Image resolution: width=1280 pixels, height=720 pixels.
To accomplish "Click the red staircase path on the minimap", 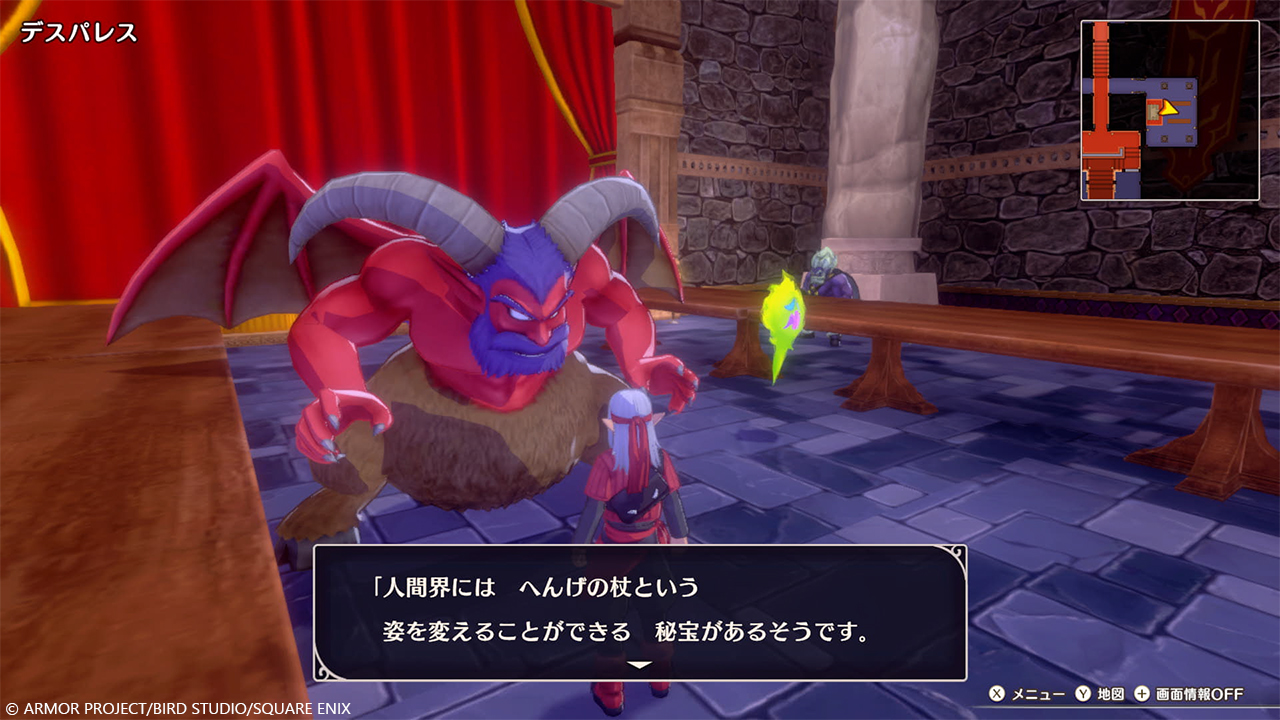I will [x=1101, y=57].
